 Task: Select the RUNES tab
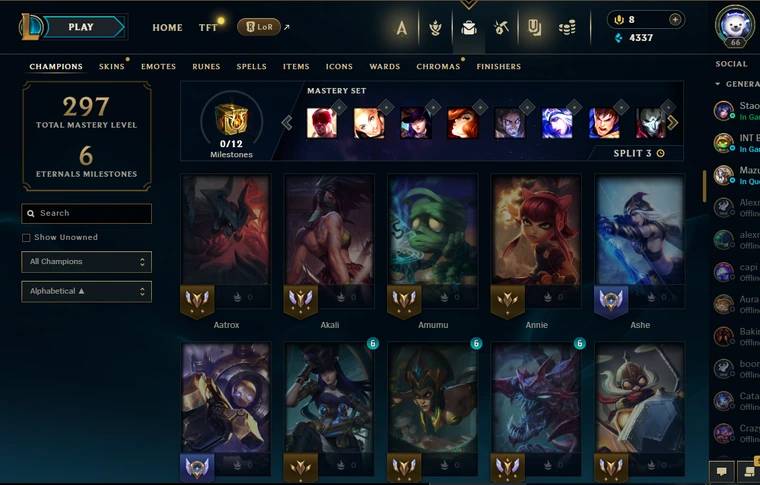coord(206,67)
